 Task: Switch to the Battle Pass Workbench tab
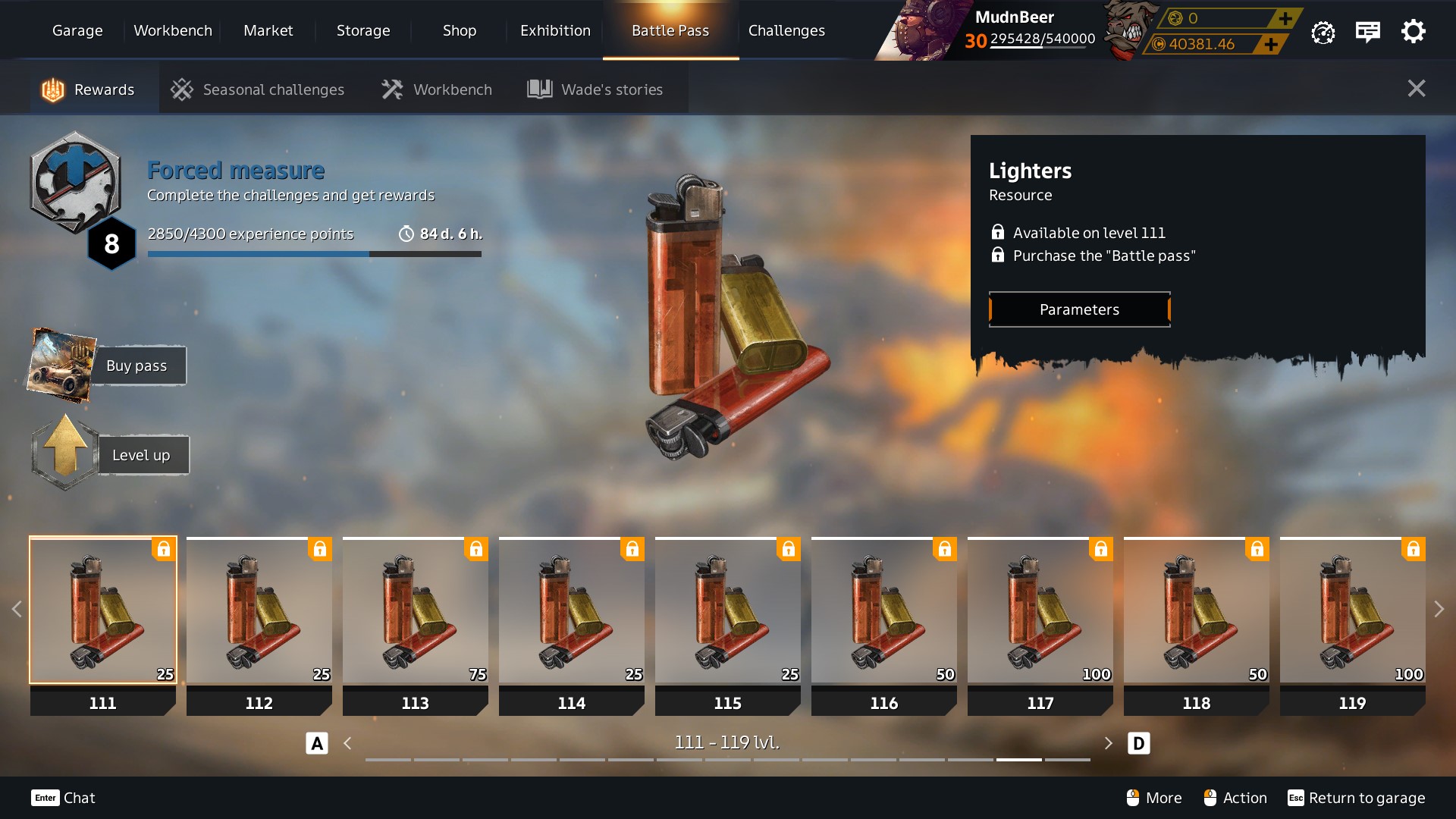(437, 89)
